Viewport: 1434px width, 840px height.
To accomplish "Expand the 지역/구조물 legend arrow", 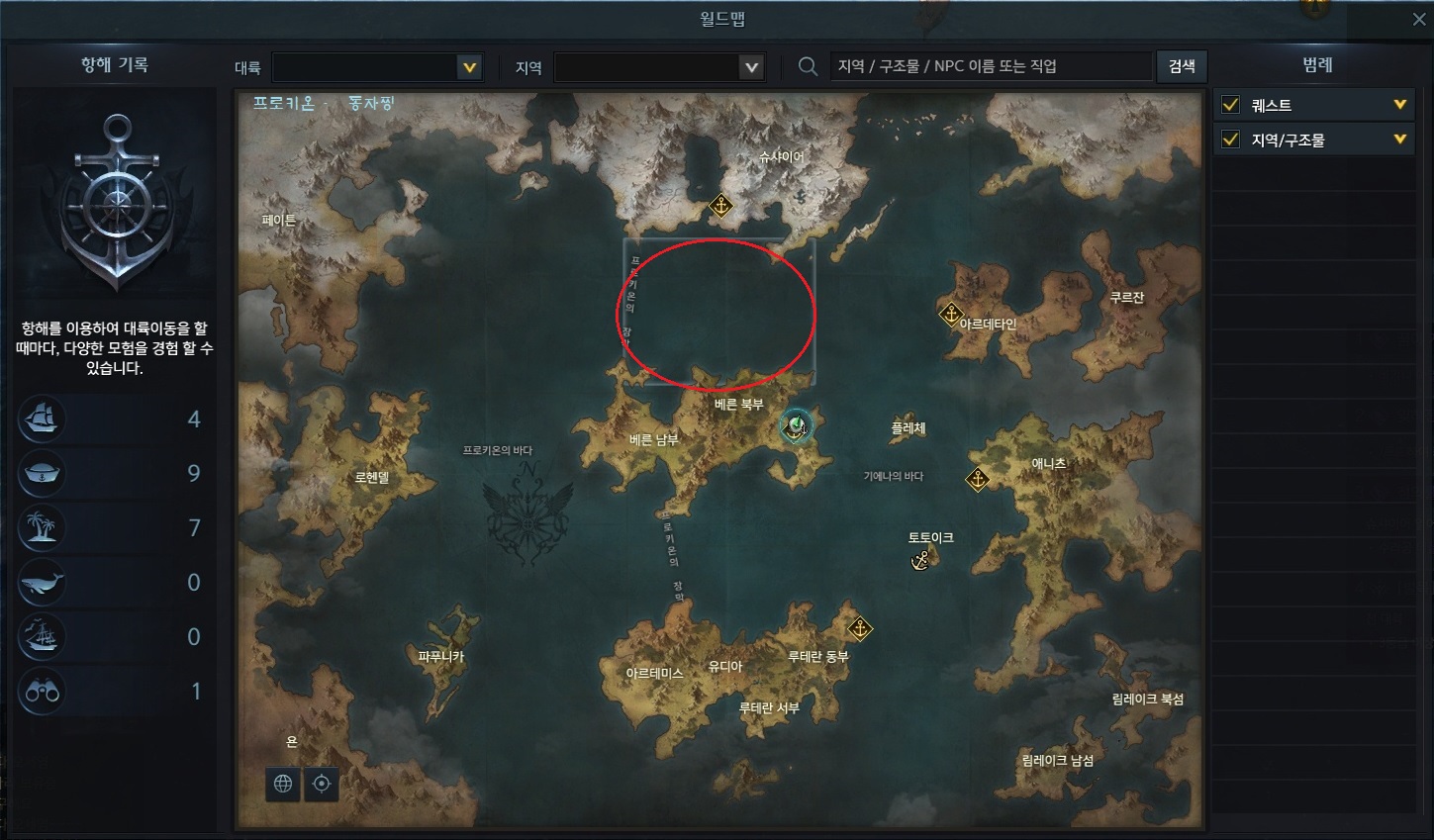I will point(1399,140).
